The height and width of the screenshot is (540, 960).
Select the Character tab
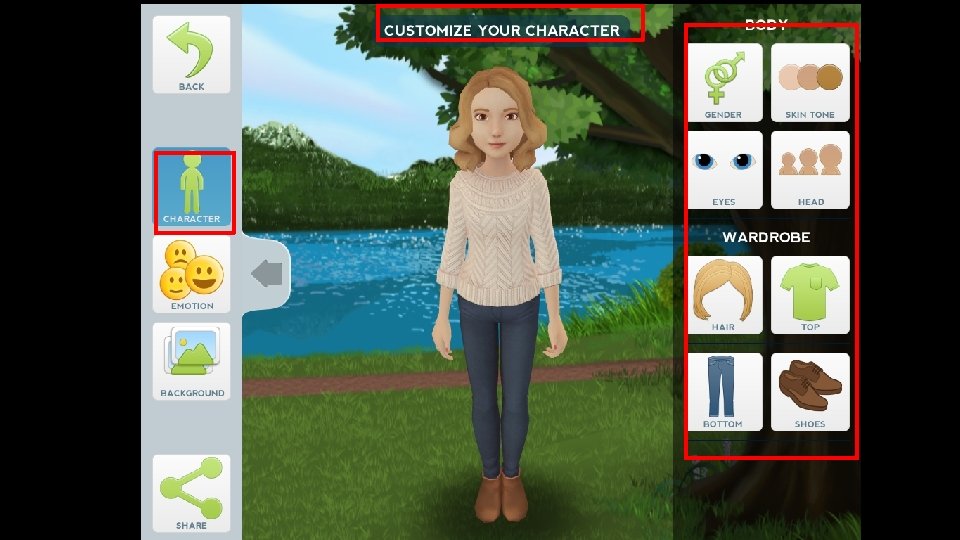[192, 190]
